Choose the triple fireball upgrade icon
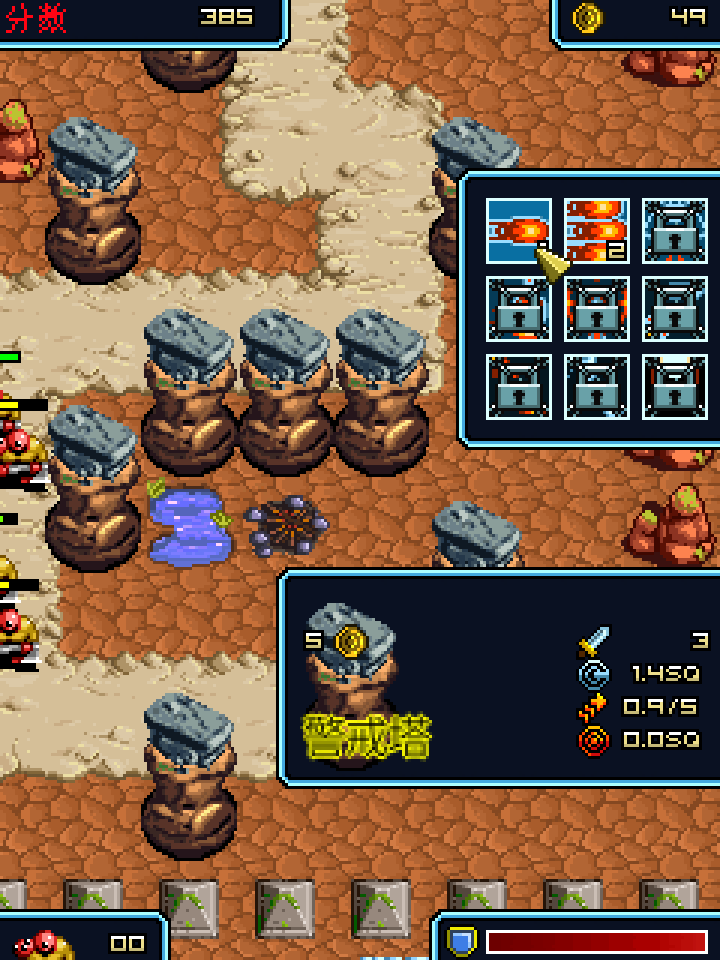Viewport: 720px width, 960px height. (x=596, y=230)
